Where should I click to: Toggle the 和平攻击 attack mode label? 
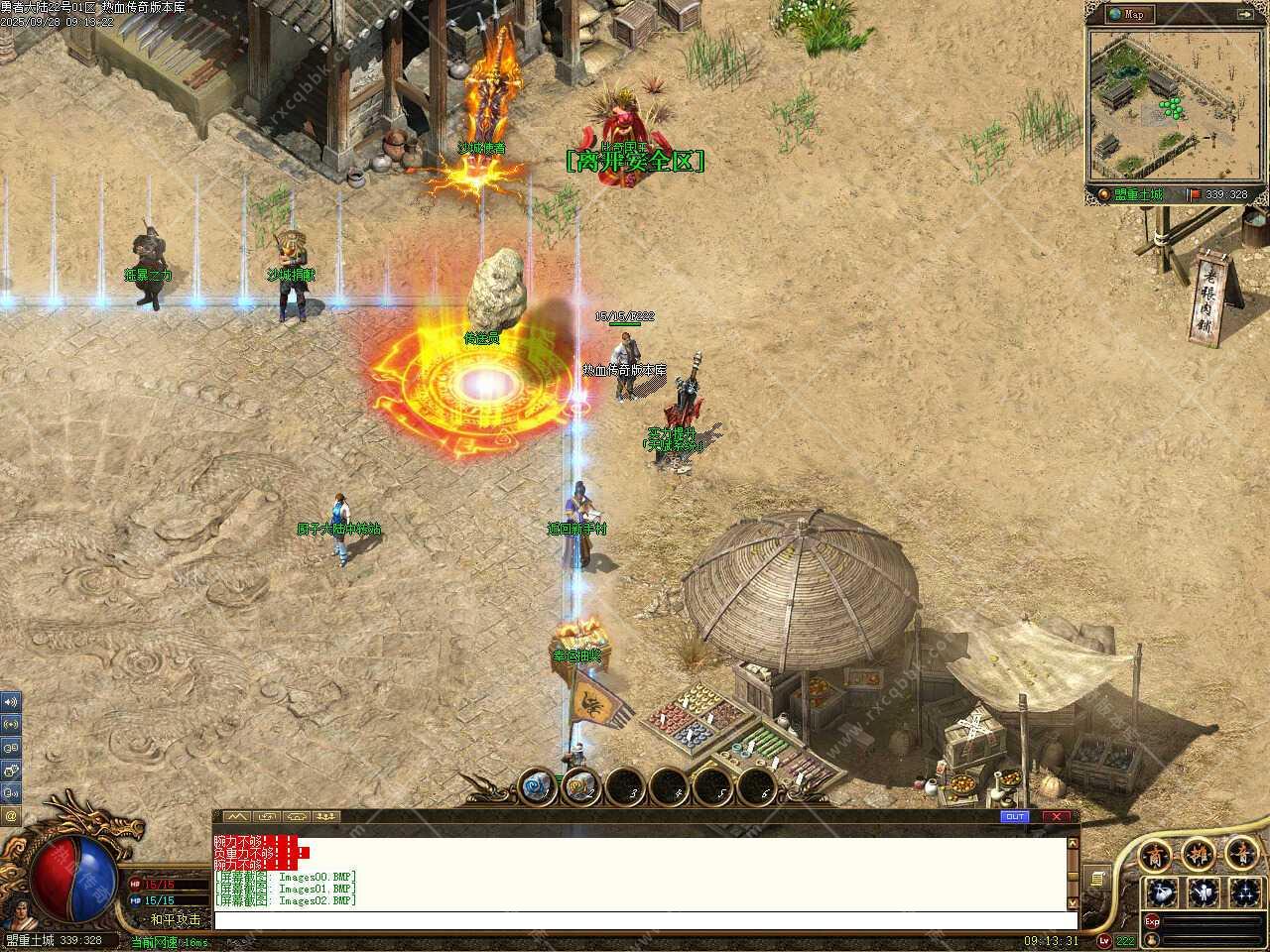pyautogui.click(x=177, y=919)
